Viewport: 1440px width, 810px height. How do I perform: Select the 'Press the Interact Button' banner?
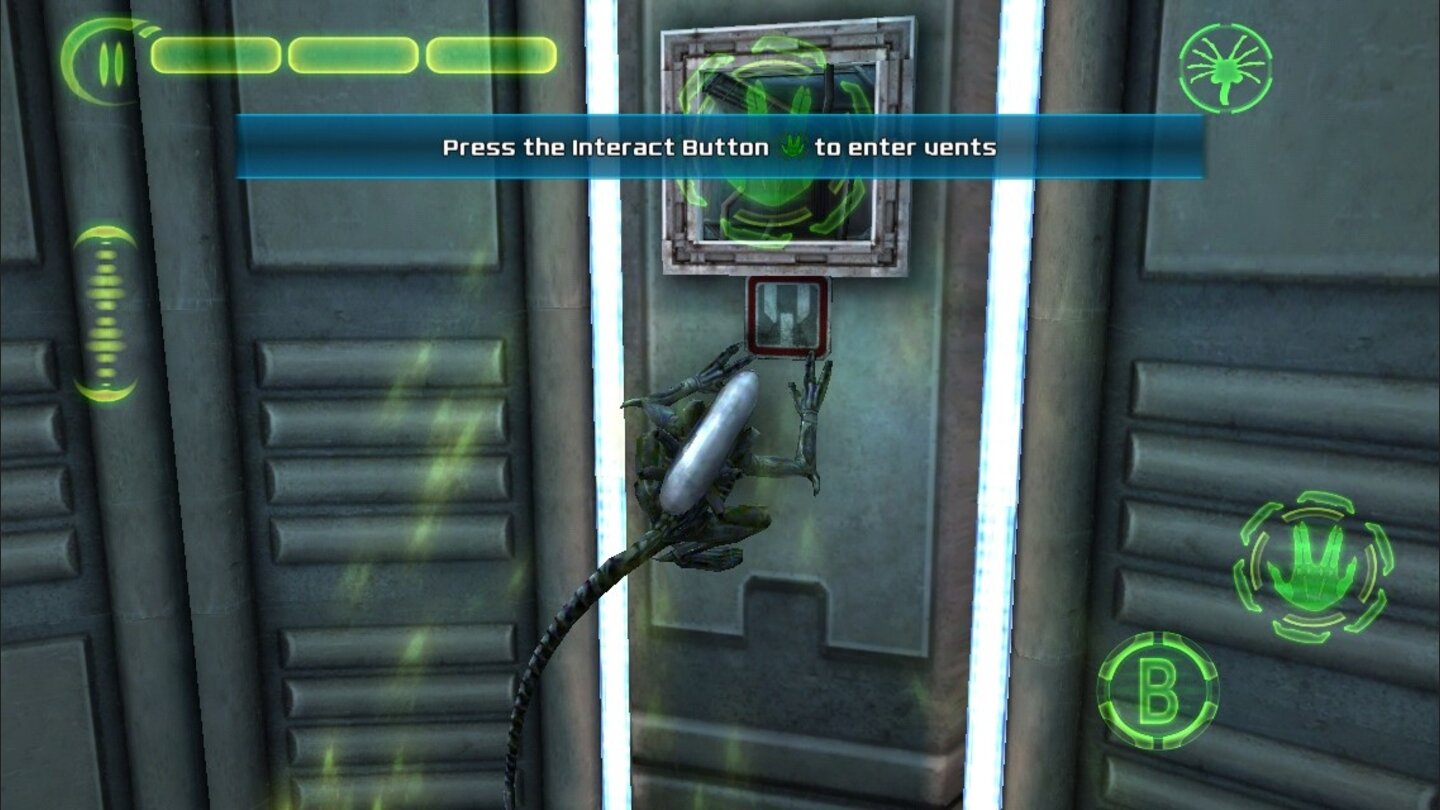coord(720,147)
